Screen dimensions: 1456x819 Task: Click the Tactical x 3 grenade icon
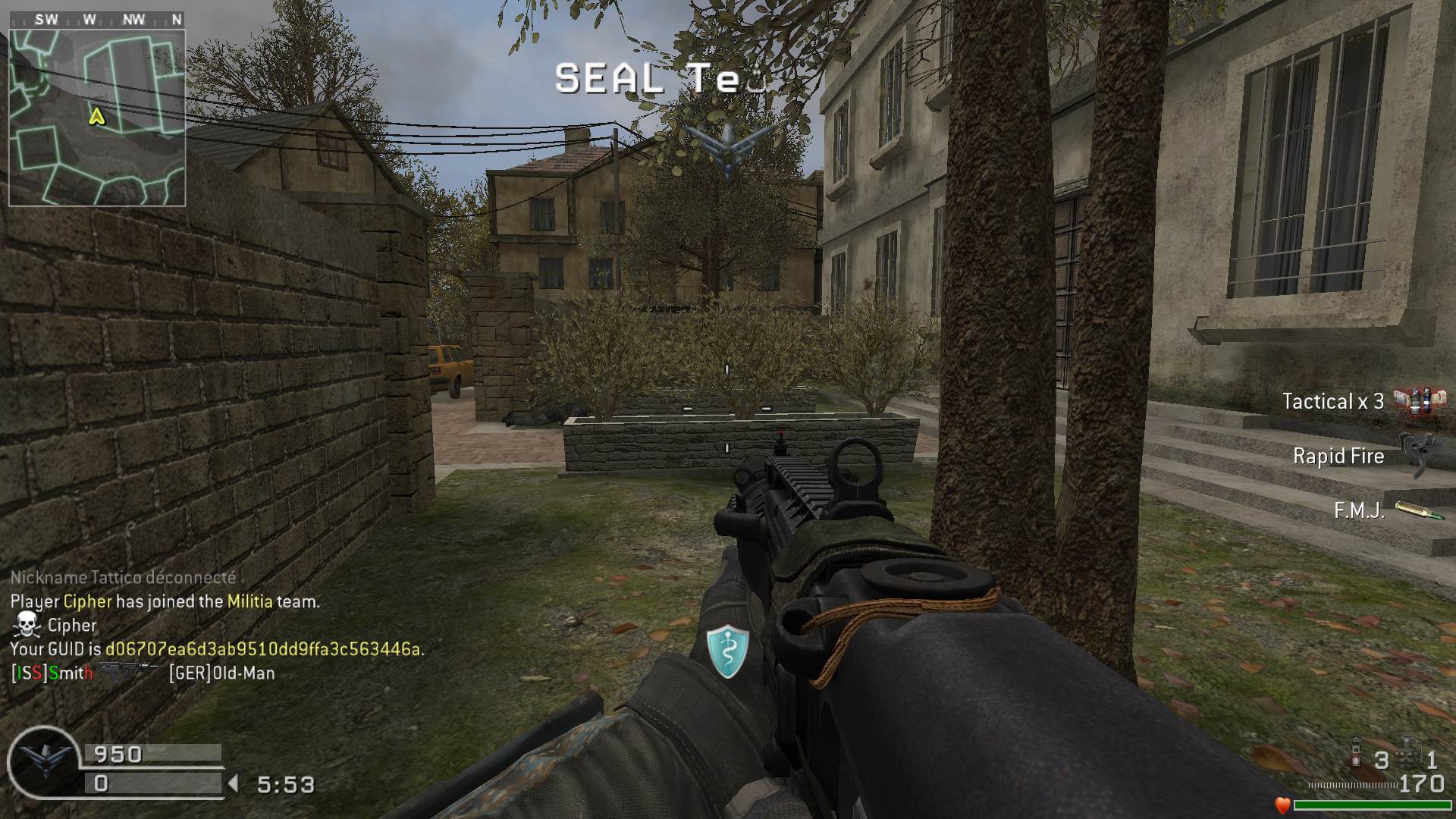(x=1415, y=401)
